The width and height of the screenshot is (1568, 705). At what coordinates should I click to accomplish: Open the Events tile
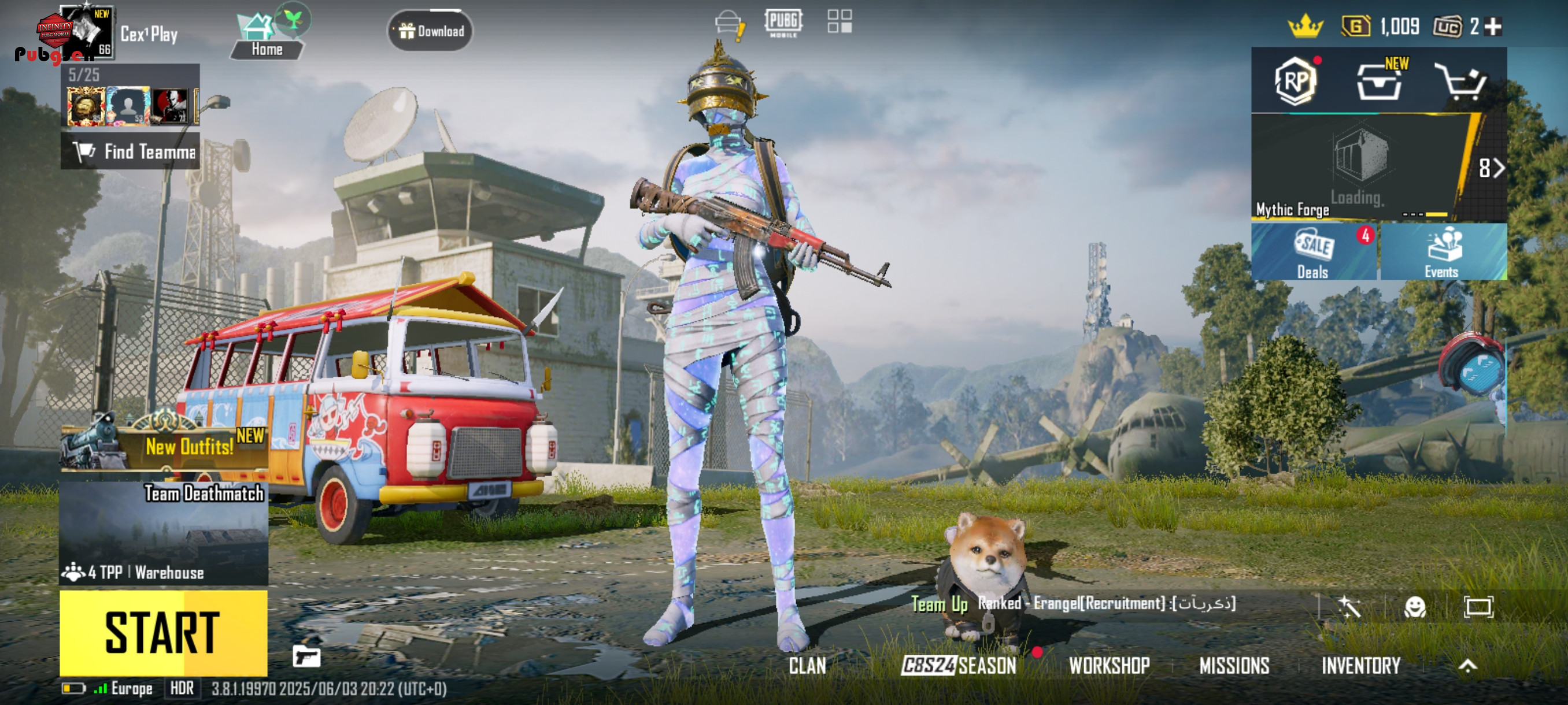pos(1442,253)
